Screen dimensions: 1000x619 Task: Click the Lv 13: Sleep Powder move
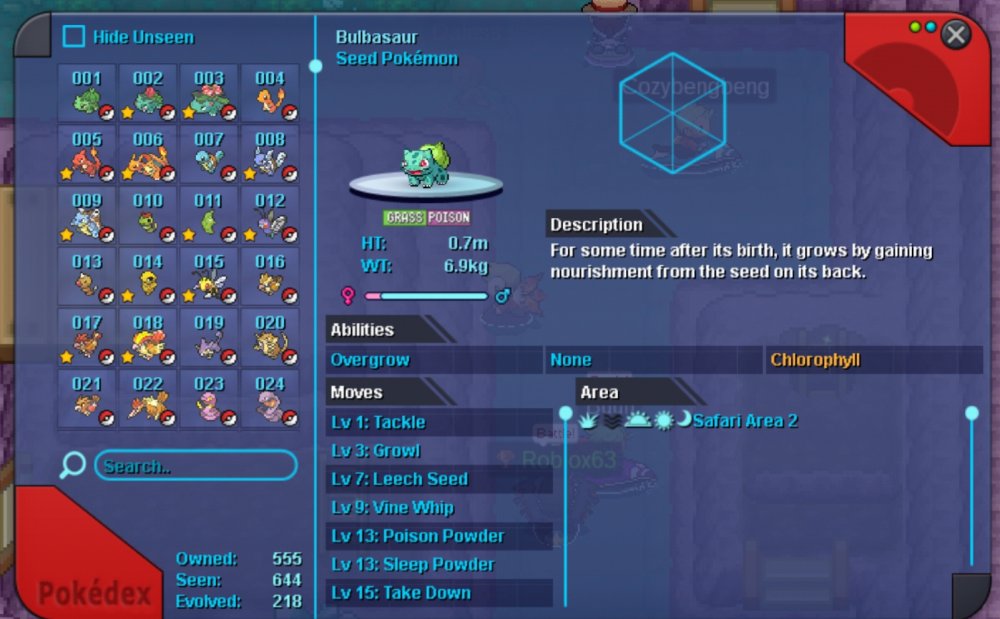pyautogui.click(x=438, y=564)
